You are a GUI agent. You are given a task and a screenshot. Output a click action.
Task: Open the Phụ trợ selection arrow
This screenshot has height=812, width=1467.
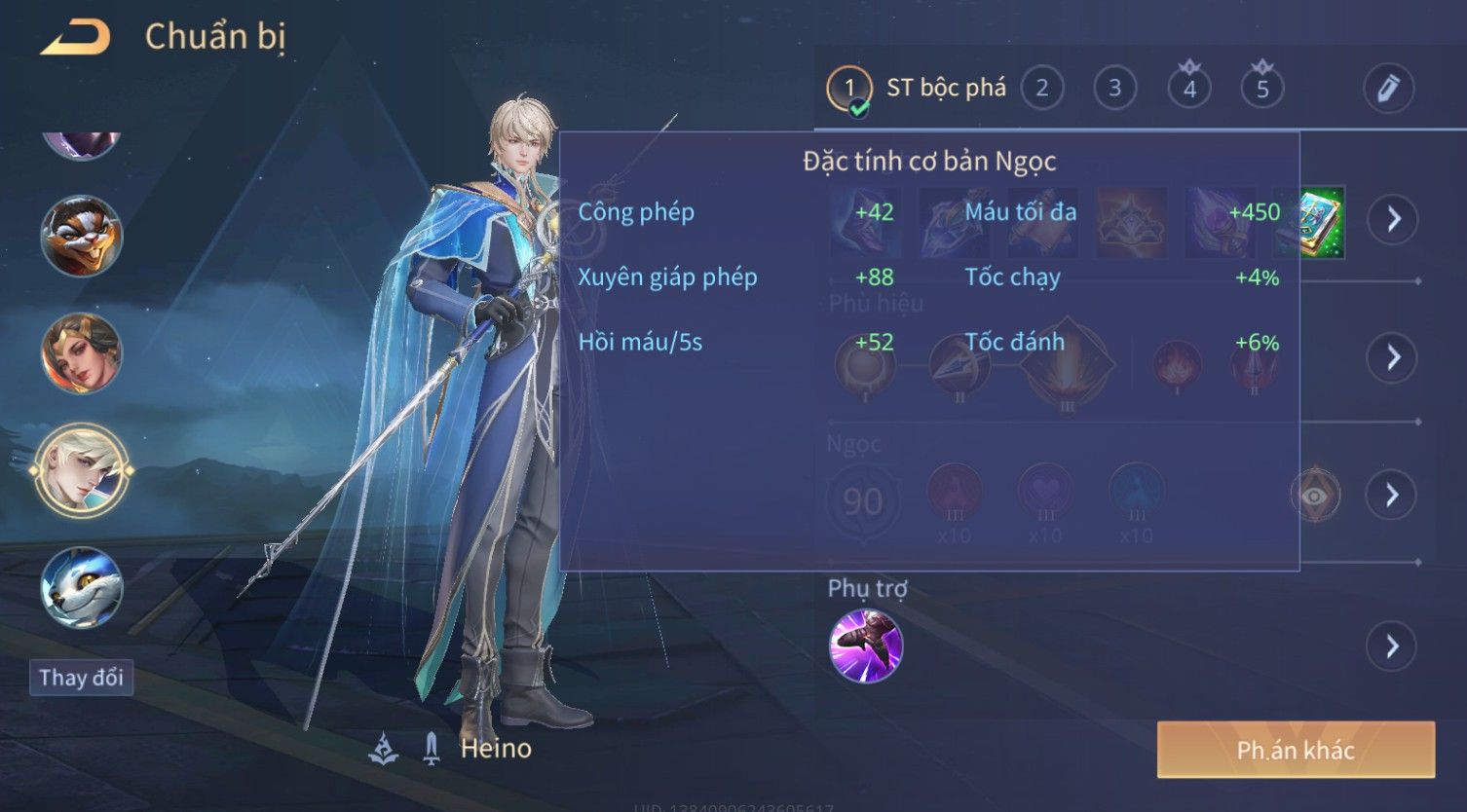pyautogui.click(x=1392, y=646)
